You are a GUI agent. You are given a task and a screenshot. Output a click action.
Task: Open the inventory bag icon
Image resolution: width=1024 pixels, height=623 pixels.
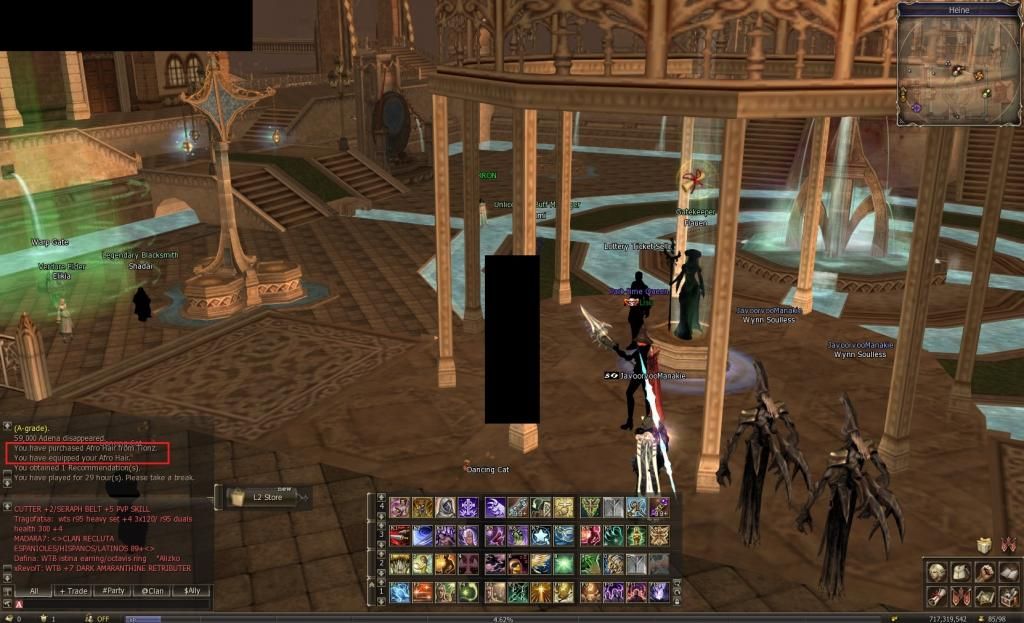960,573
